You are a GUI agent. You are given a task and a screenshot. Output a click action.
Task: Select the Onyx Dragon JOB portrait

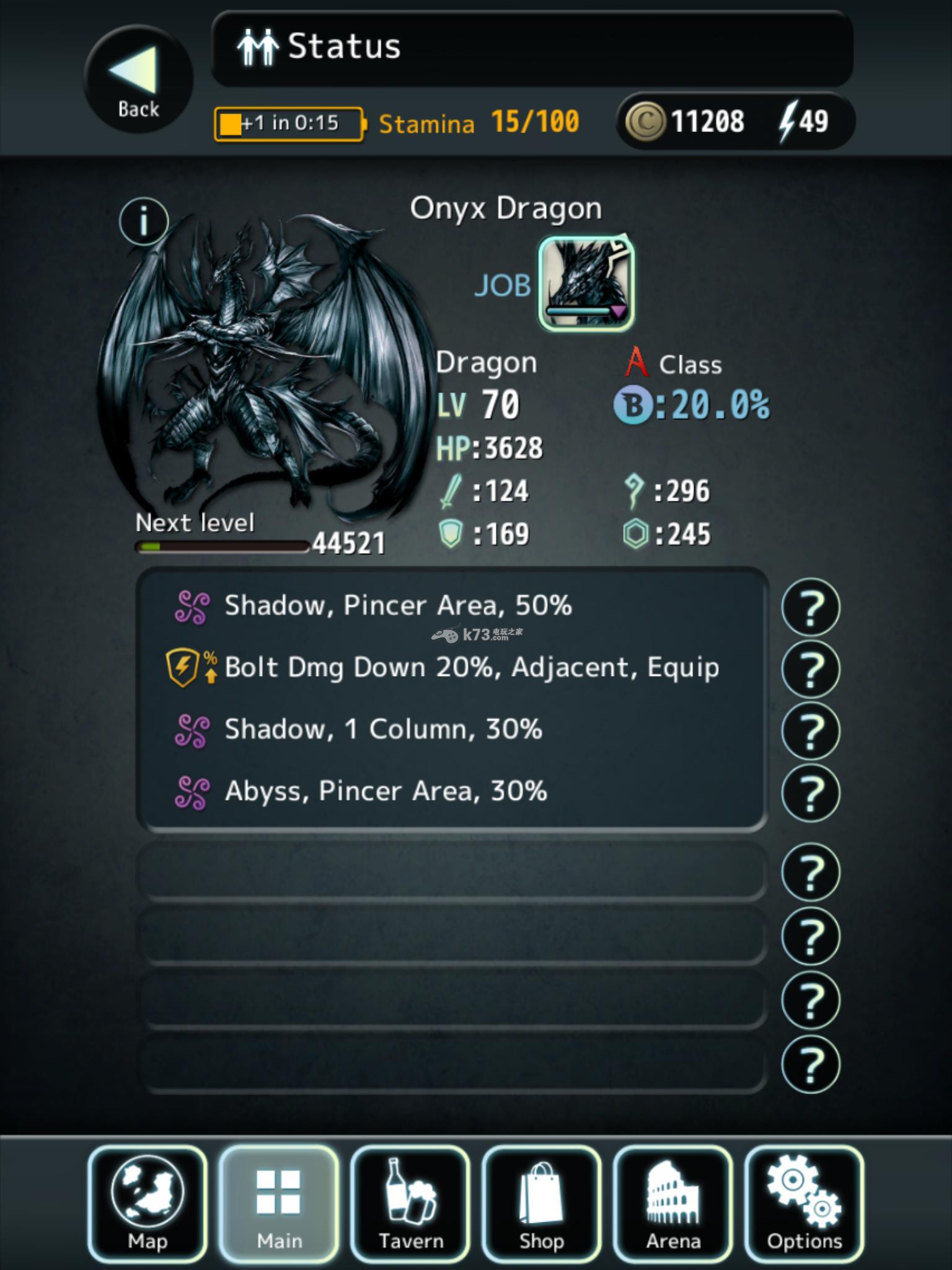(586, 283)
